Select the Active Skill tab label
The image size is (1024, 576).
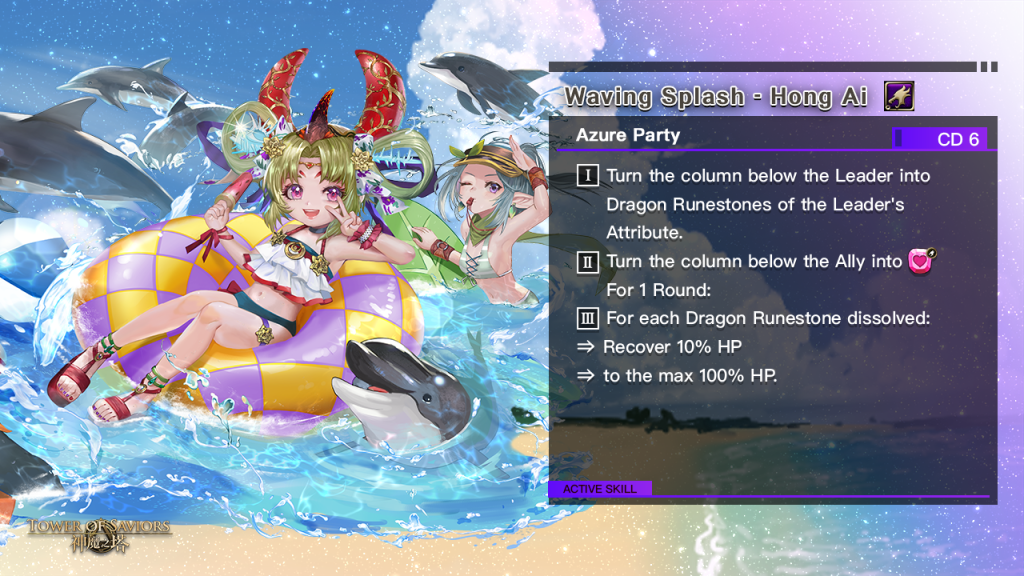(x=600, y=489)
